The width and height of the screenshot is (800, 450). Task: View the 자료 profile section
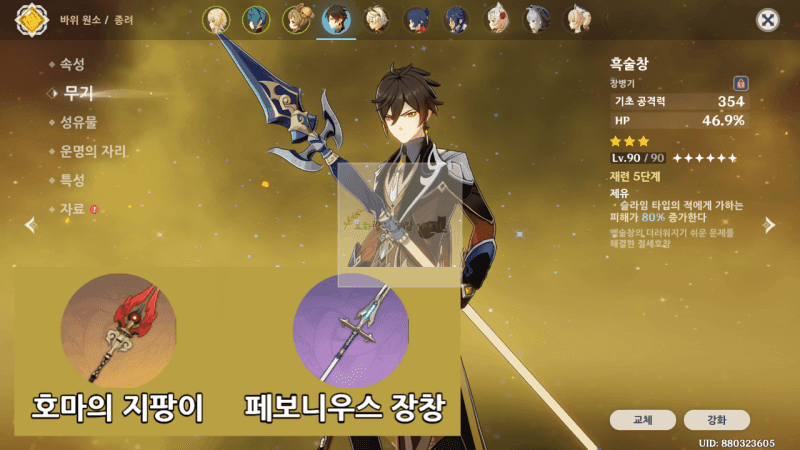(72, 209)
